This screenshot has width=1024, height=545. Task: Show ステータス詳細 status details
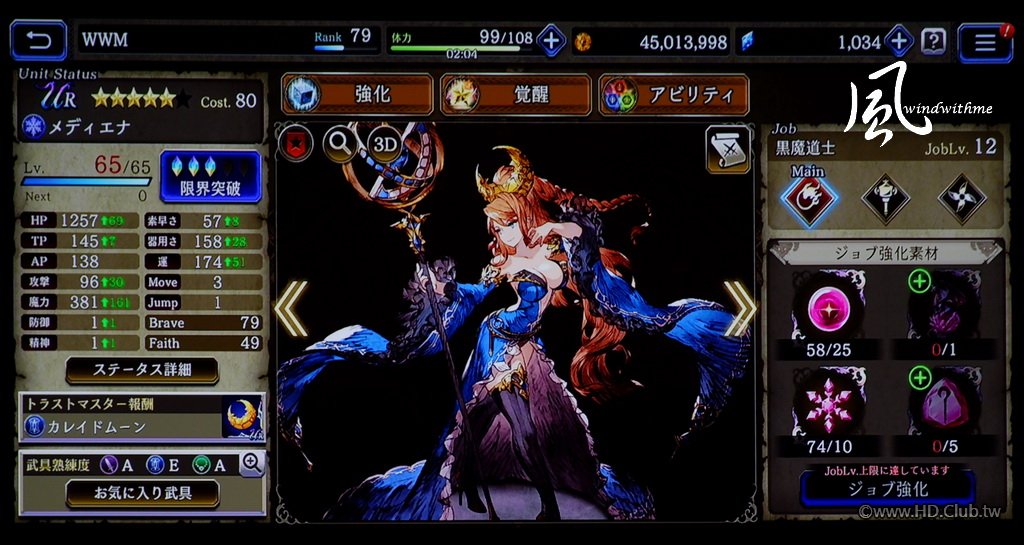click(x=142, y=370)
